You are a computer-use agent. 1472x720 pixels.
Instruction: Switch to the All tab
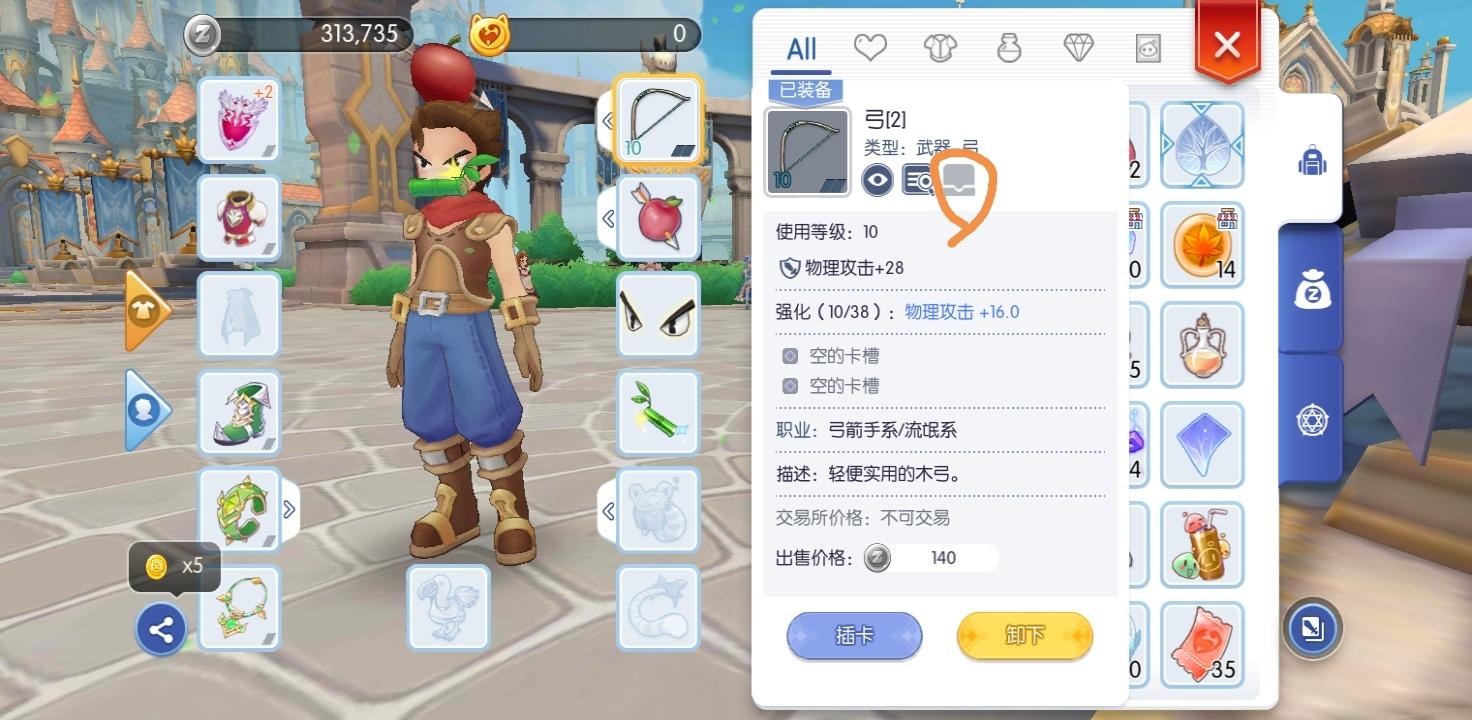tap(800, 47)
